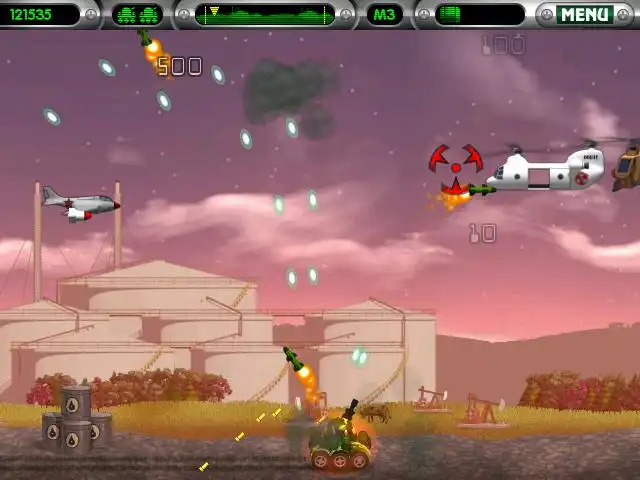Open the MENU button
This screenshot has height=480, width=640.
[584, 14]
